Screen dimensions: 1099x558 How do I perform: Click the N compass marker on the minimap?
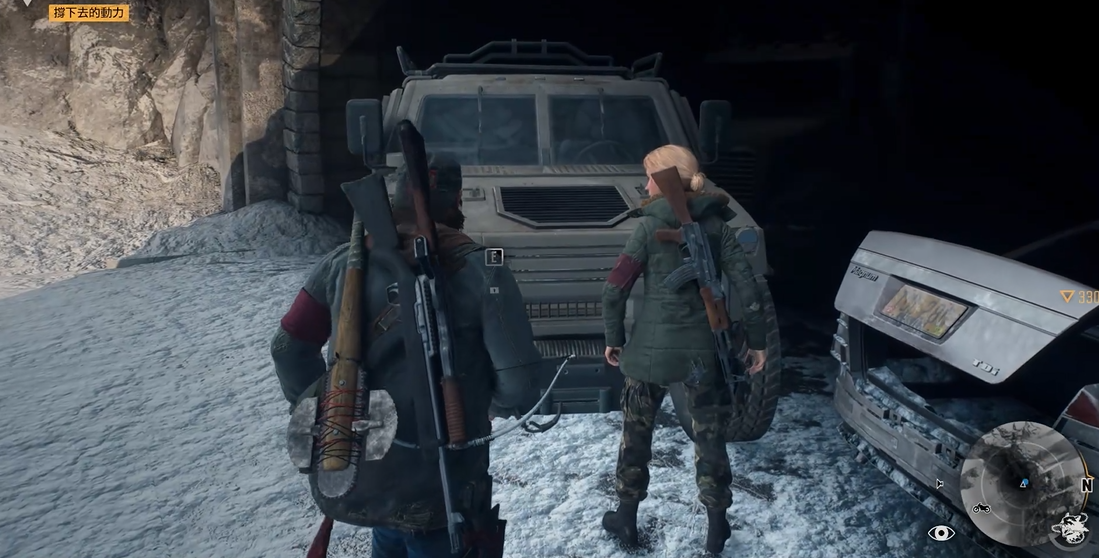[1086, 483]
